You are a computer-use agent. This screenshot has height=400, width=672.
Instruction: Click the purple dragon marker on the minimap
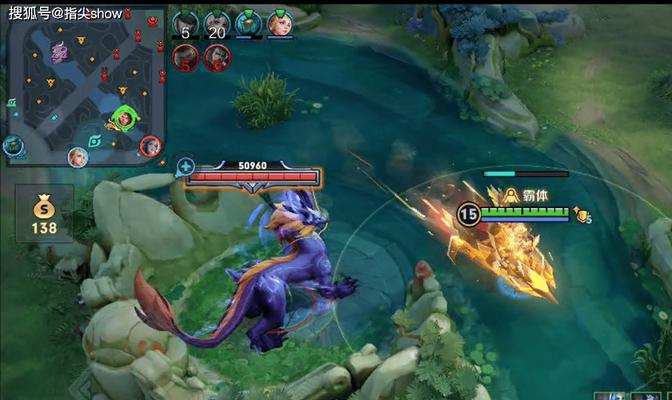click(x=59, y=50)
